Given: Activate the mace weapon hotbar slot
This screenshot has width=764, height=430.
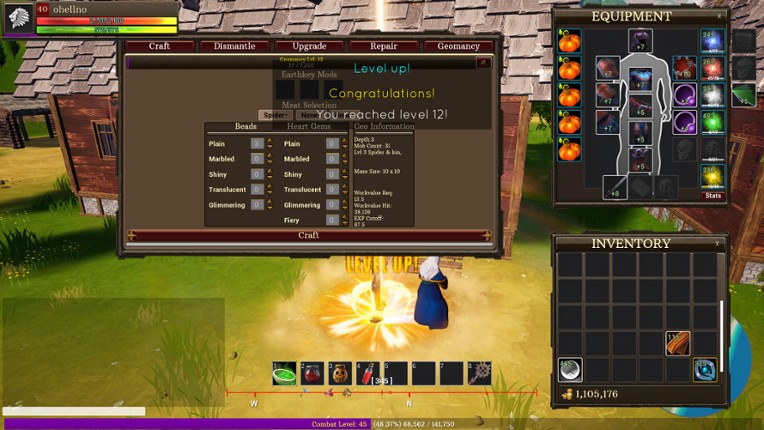Looking at the screenshot, I should point(479,374).
